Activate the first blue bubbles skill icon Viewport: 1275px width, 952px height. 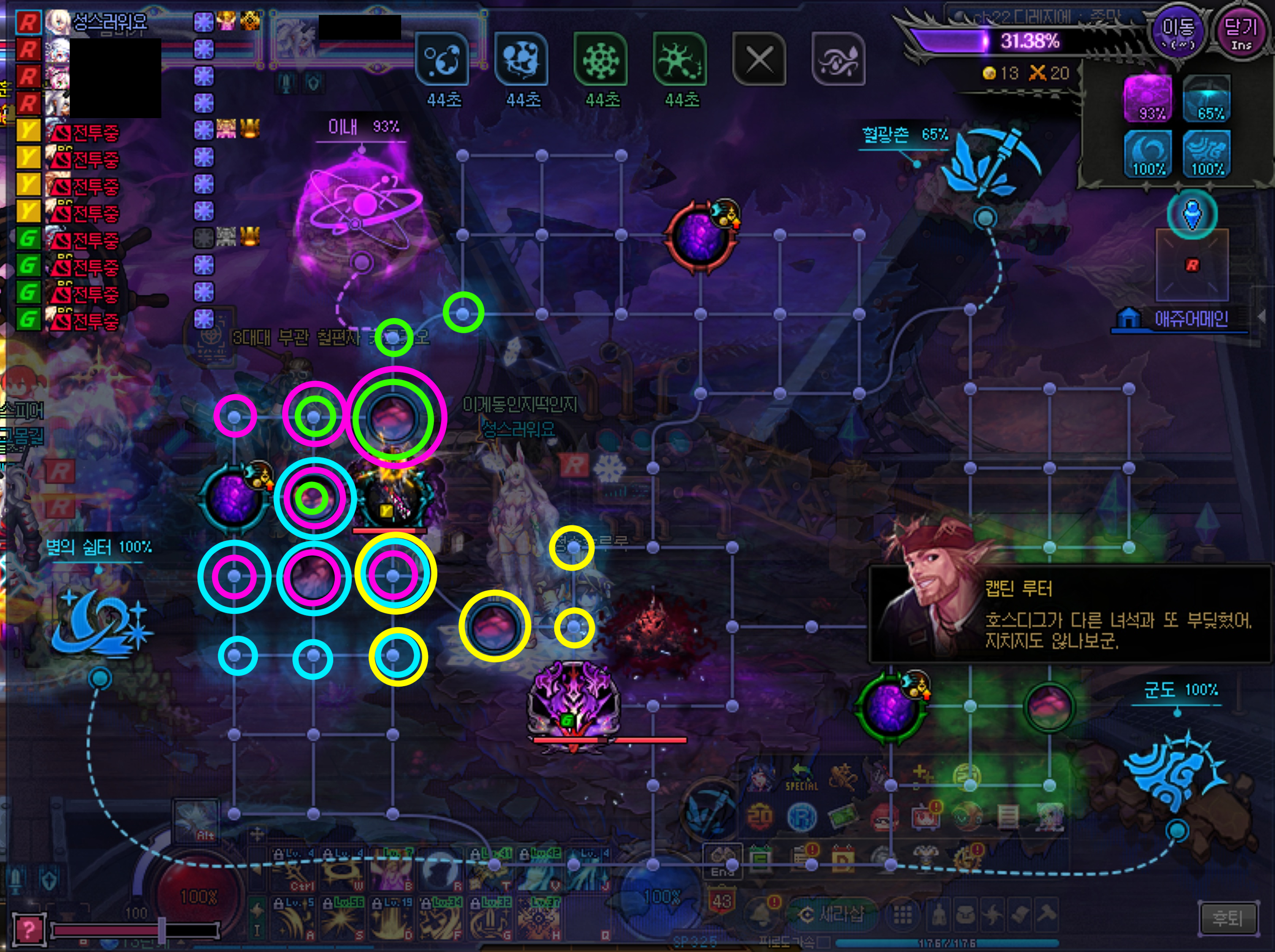pyautogui.click(x=442, y=59)
